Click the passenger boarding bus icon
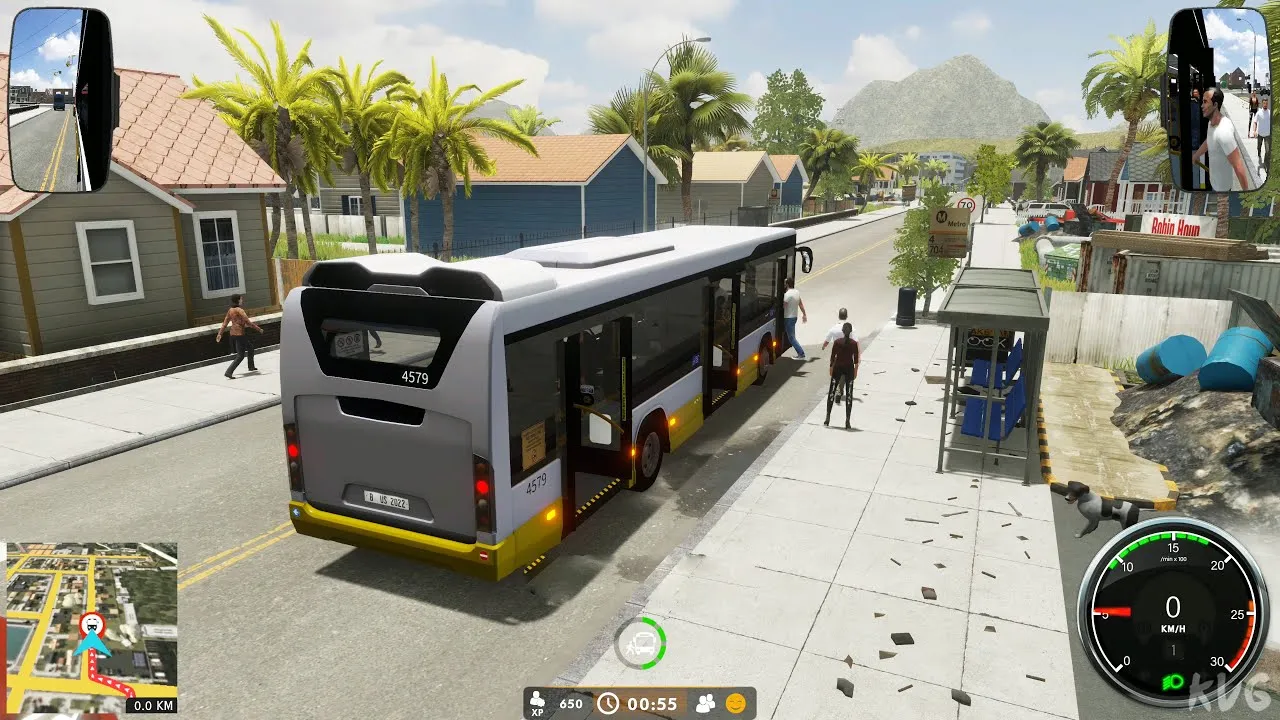This screenshot has width=1280, height=720. point(640,642)
